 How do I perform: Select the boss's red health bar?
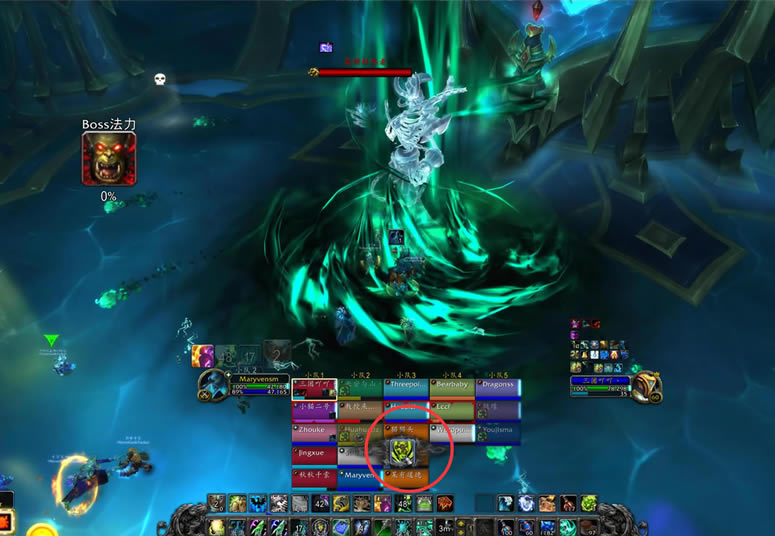click(x=364, y=72)
